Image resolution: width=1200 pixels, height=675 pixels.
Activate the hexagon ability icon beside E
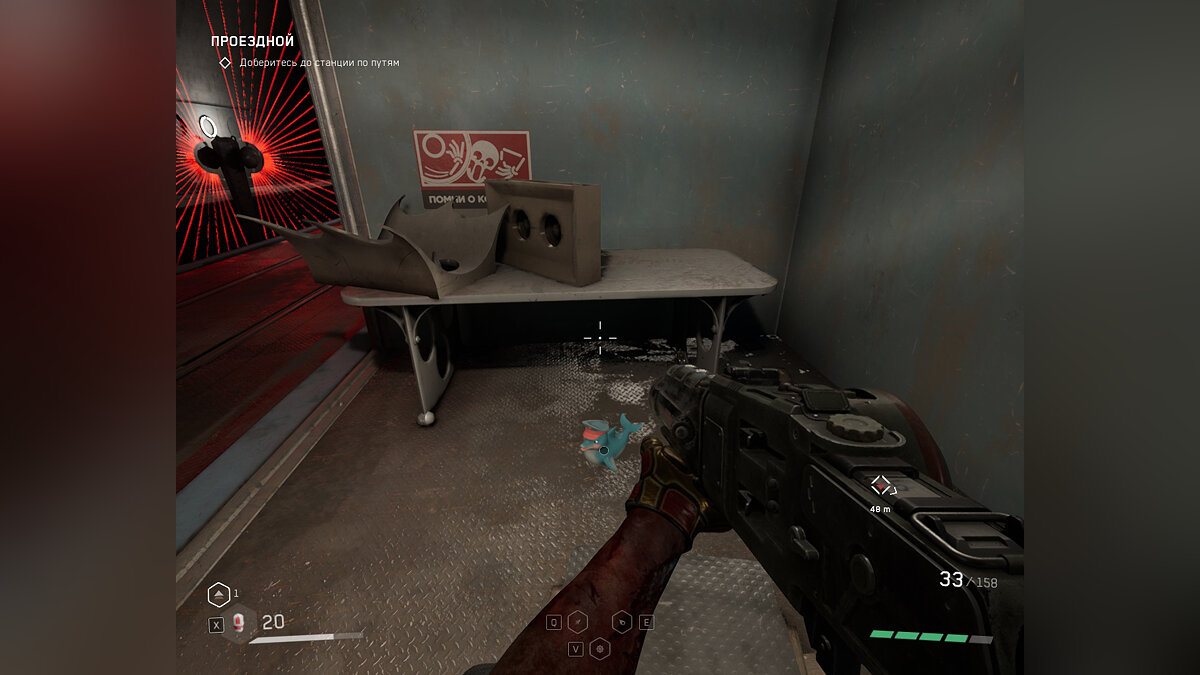621,622
